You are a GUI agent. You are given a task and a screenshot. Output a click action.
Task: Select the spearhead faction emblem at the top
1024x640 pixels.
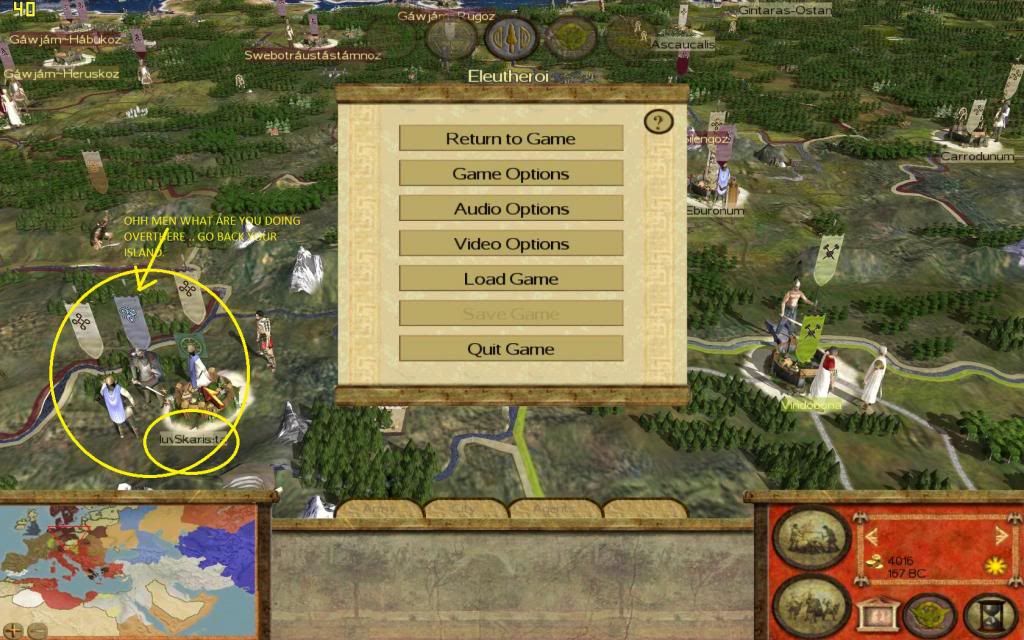point(511,38)
